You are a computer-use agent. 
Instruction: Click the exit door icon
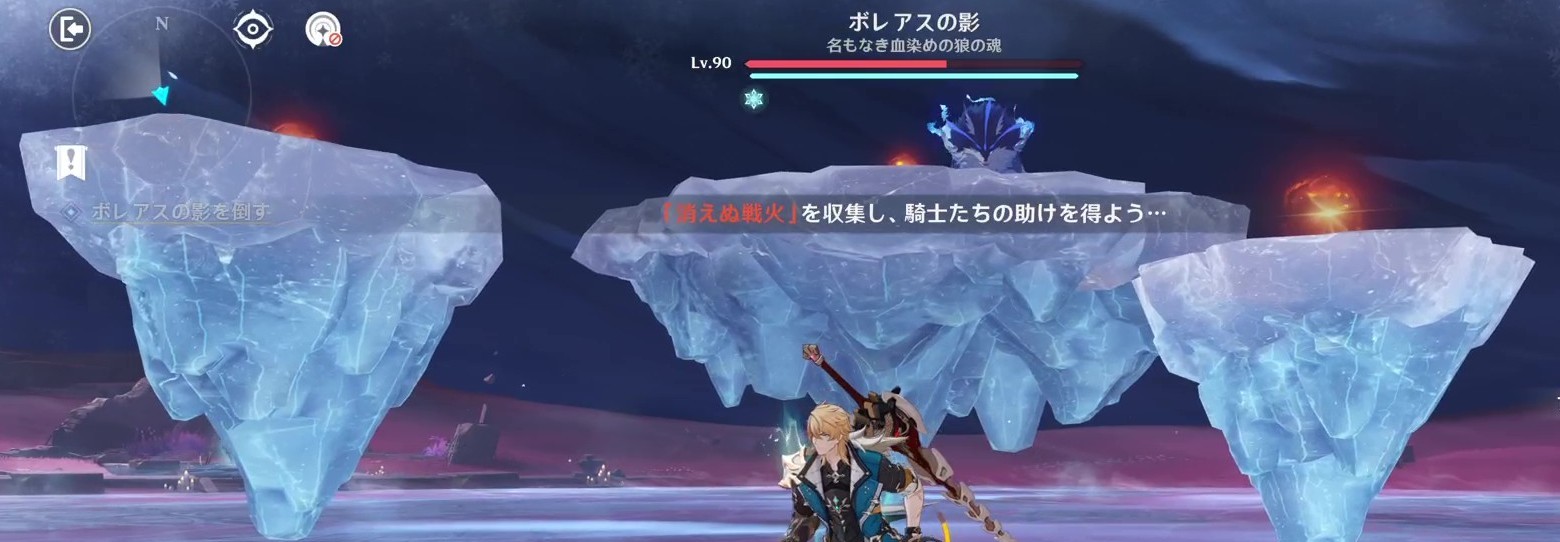tap(70, 29)
